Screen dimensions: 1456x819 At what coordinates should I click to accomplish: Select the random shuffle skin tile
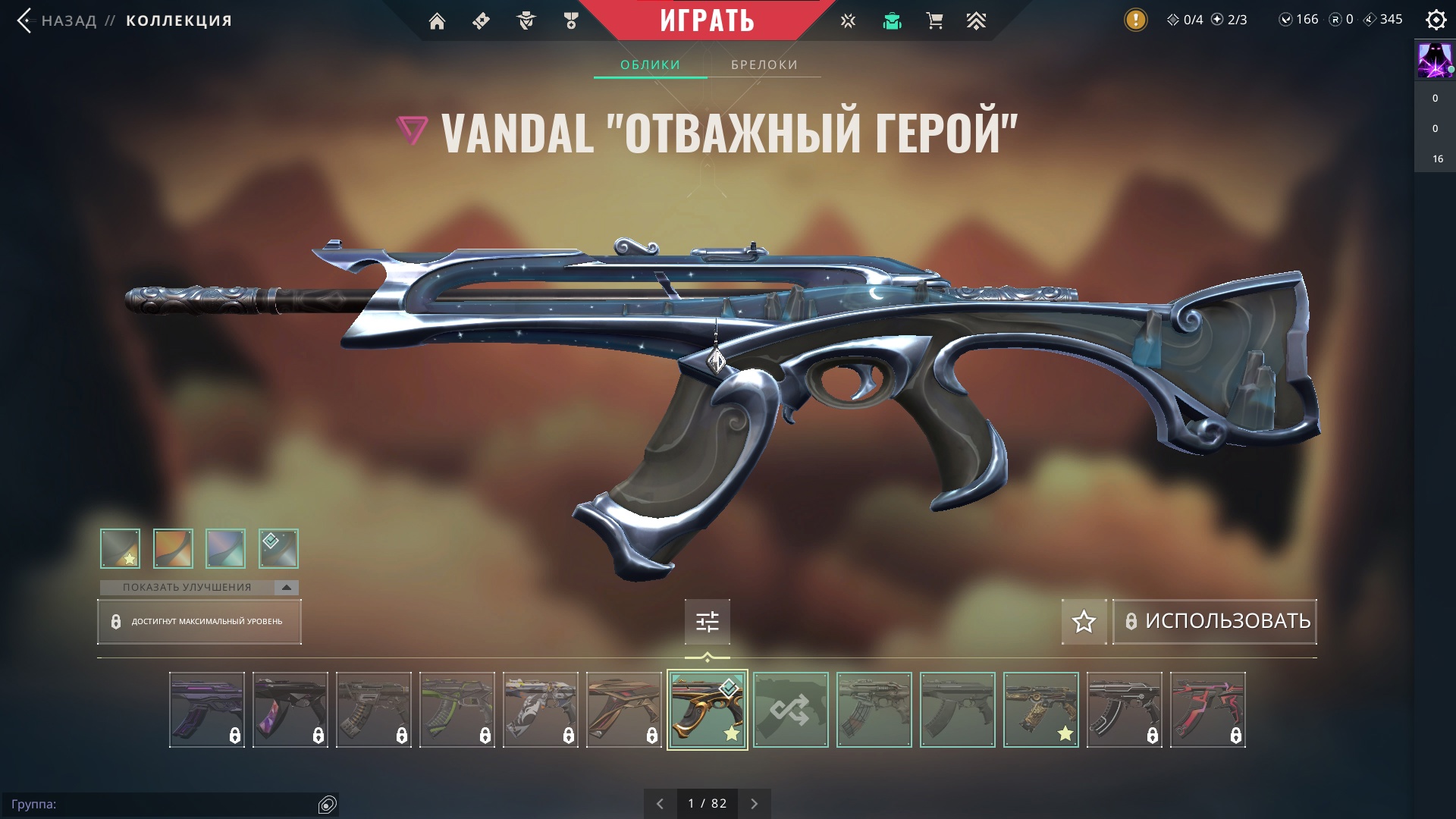tap(790, 710)
